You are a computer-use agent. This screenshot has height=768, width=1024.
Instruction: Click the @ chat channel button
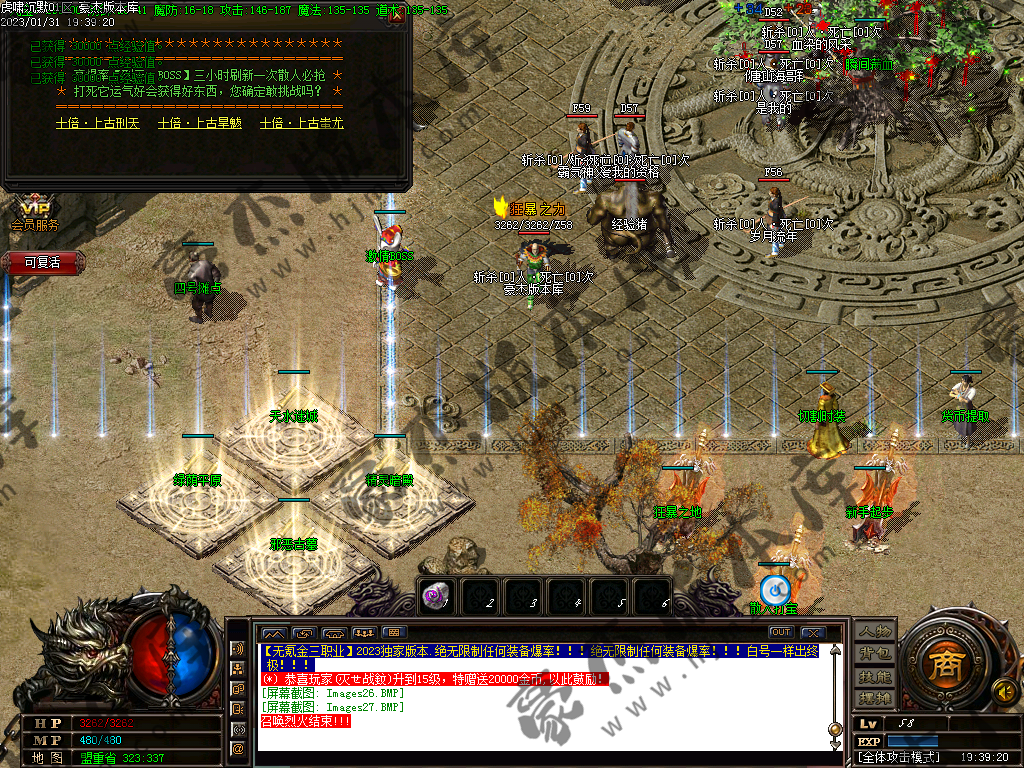click(238, 747)
